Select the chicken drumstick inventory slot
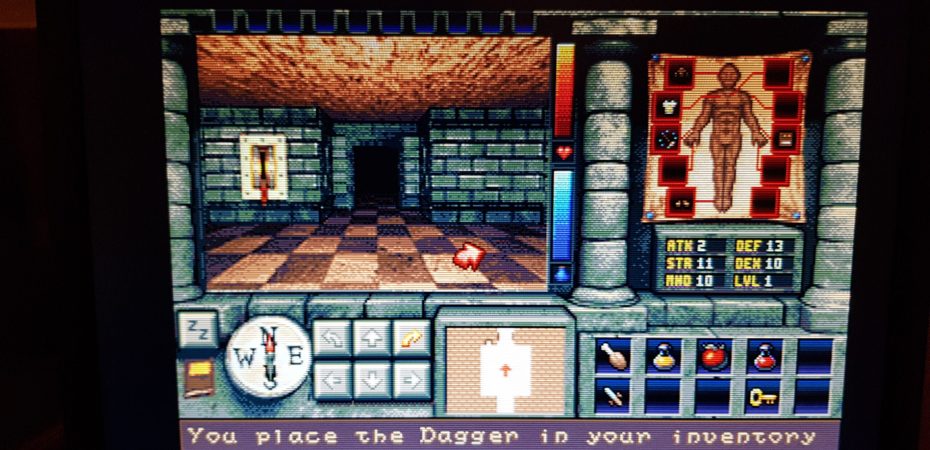The height and width of the screenshot is (450, 930). pyautogui.click(x=612, y=355)
